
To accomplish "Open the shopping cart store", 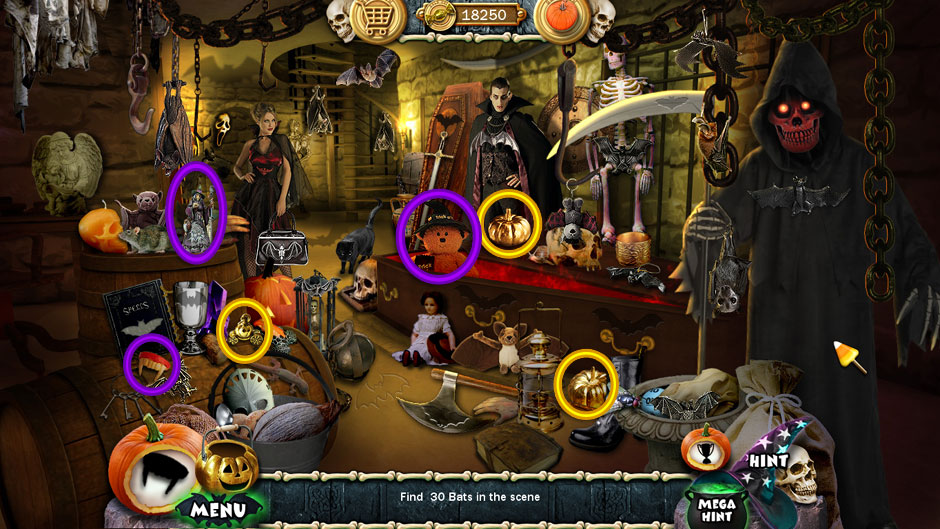I will (377, 17).
